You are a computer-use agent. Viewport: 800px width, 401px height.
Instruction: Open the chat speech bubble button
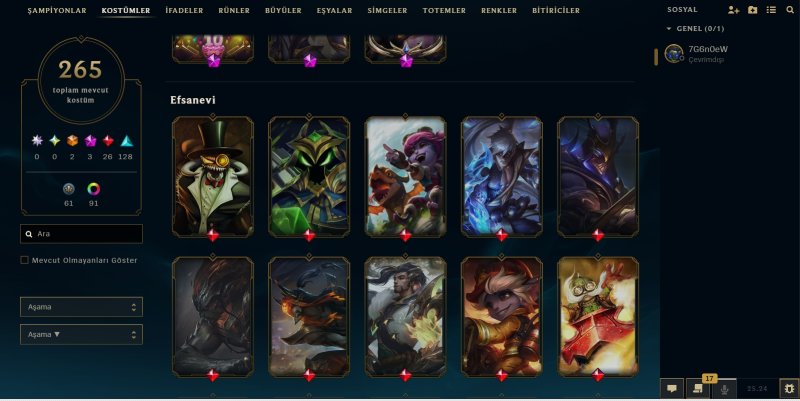tap(672, 388)
